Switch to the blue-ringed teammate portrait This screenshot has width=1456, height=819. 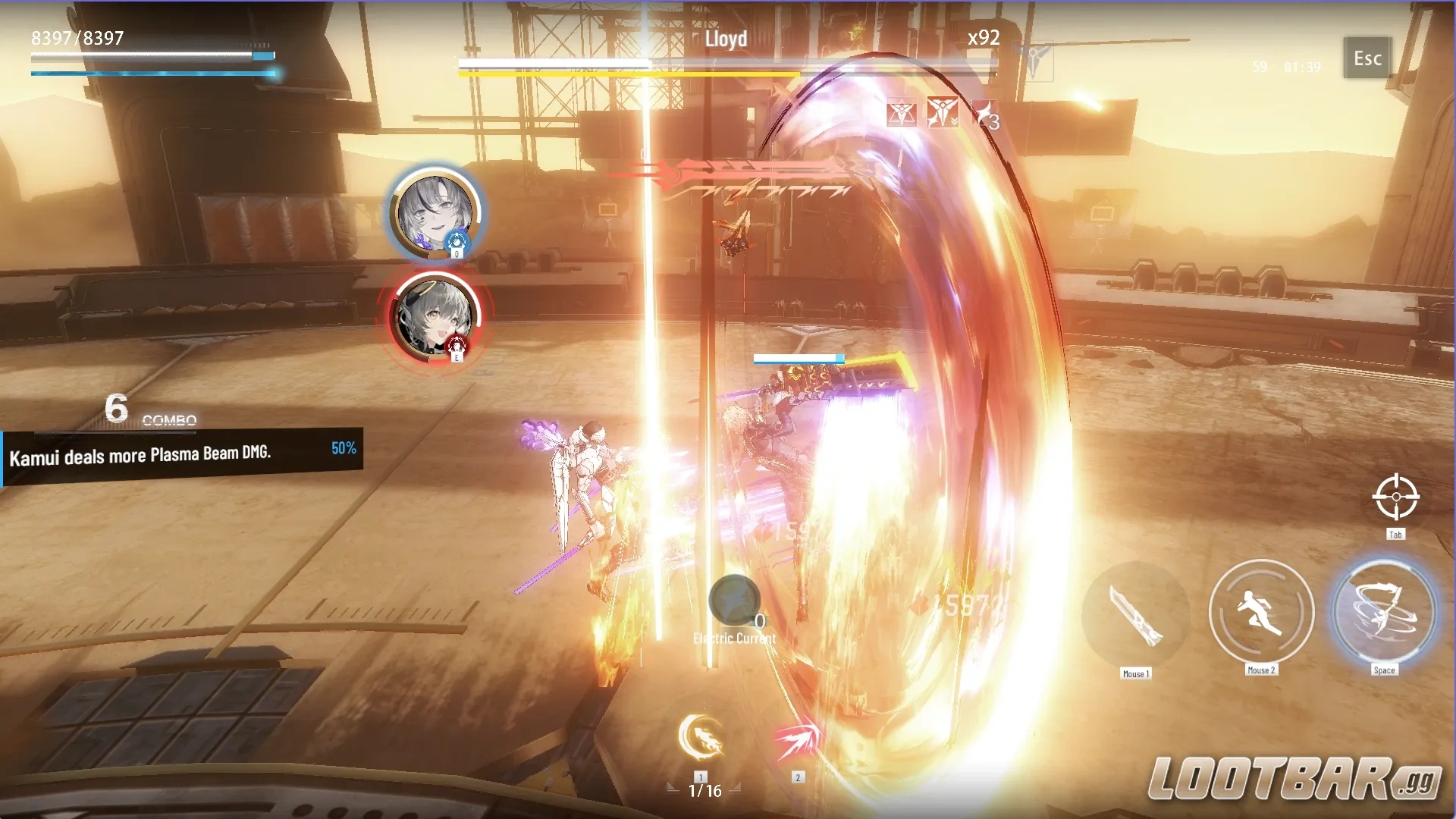pos(435,212)
